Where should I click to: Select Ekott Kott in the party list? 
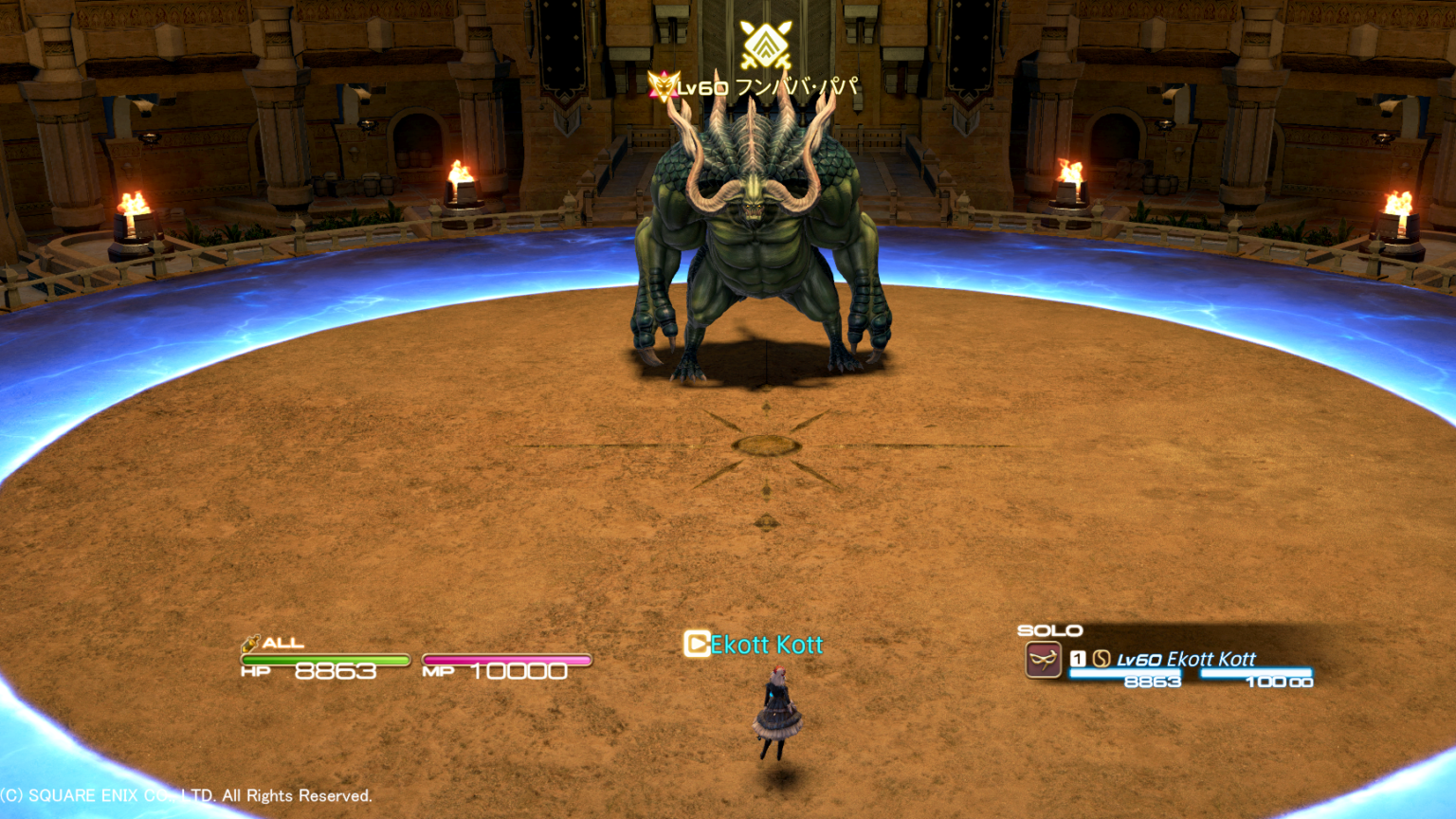click(1210, 659)
